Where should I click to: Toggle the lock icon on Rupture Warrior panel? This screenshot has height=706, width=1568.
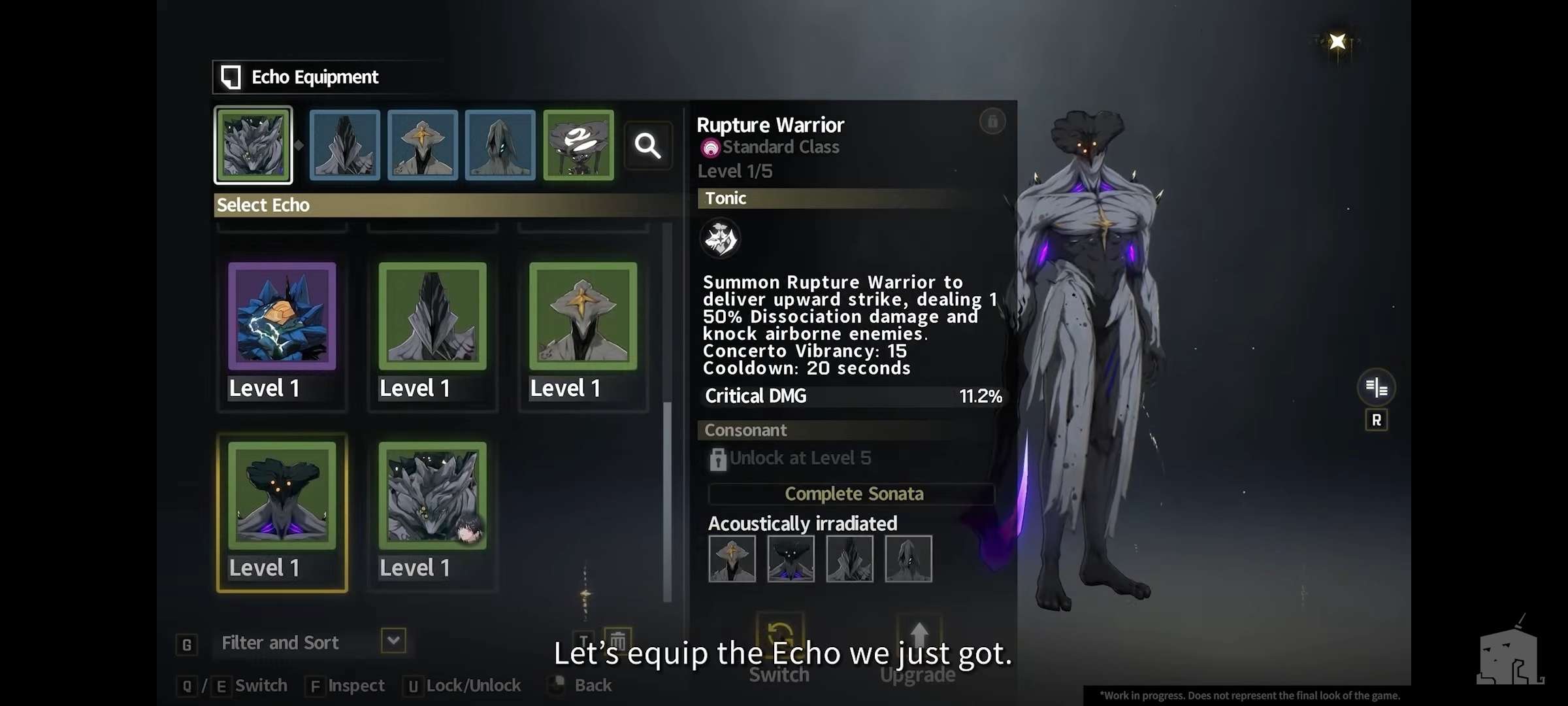point(992,122)
